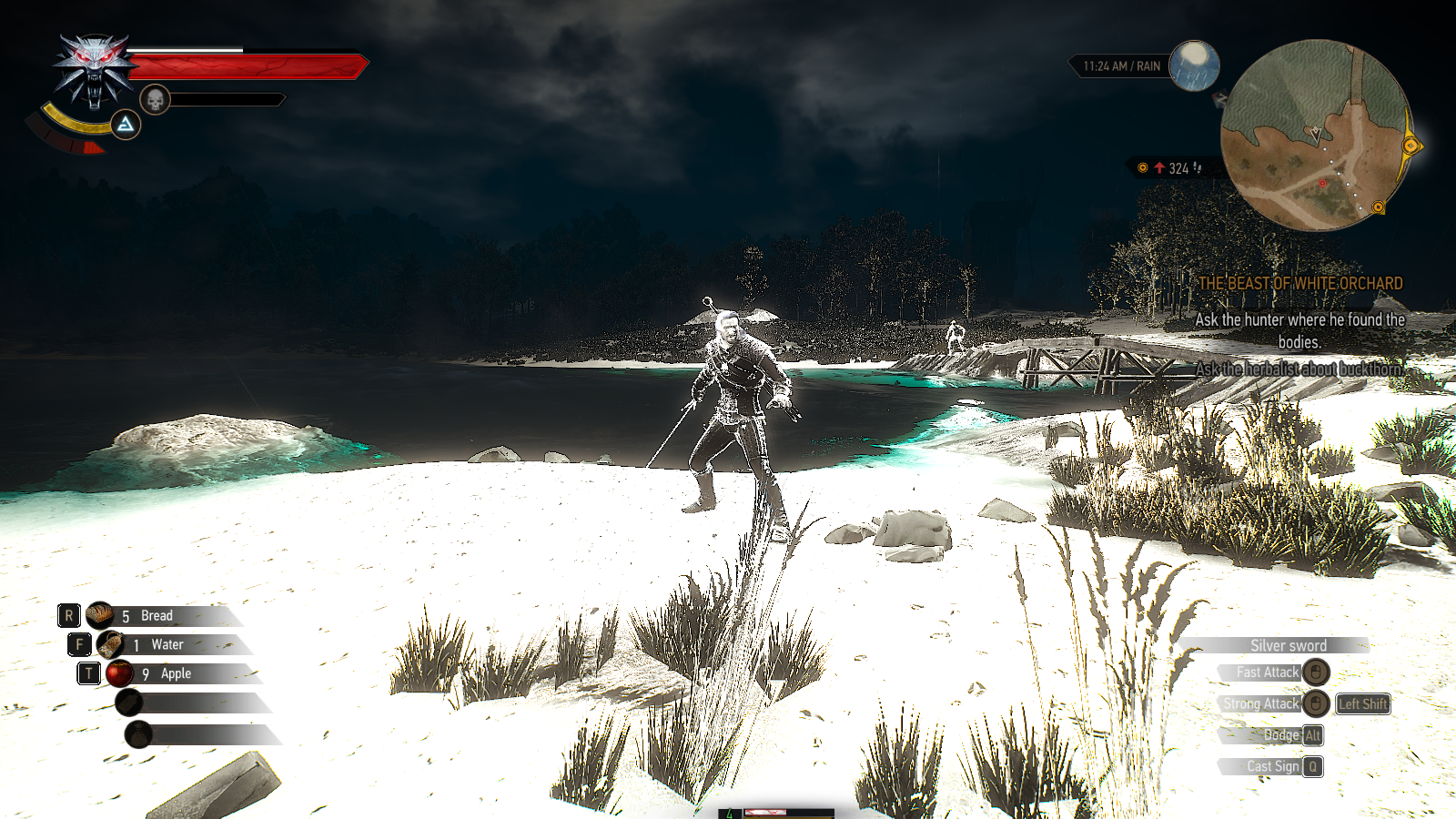The width and height of the screenshot is (1456, 819).
Task: Click the skull toxicity icon
Action: 156,99
